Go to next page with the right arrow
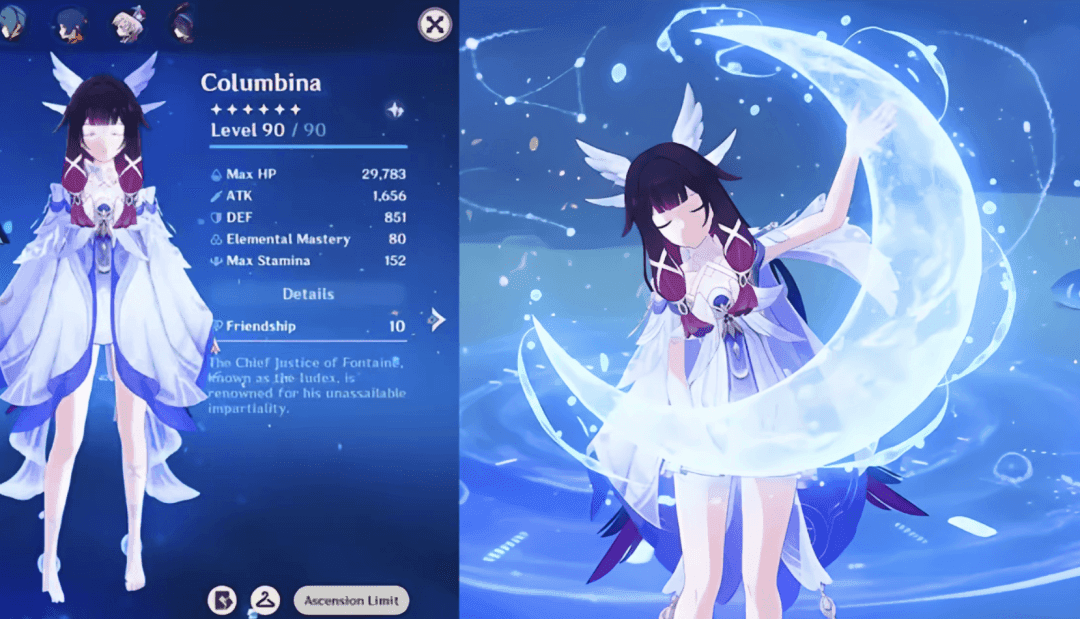Screen dimensions: 1080x619 pos(437,319)
